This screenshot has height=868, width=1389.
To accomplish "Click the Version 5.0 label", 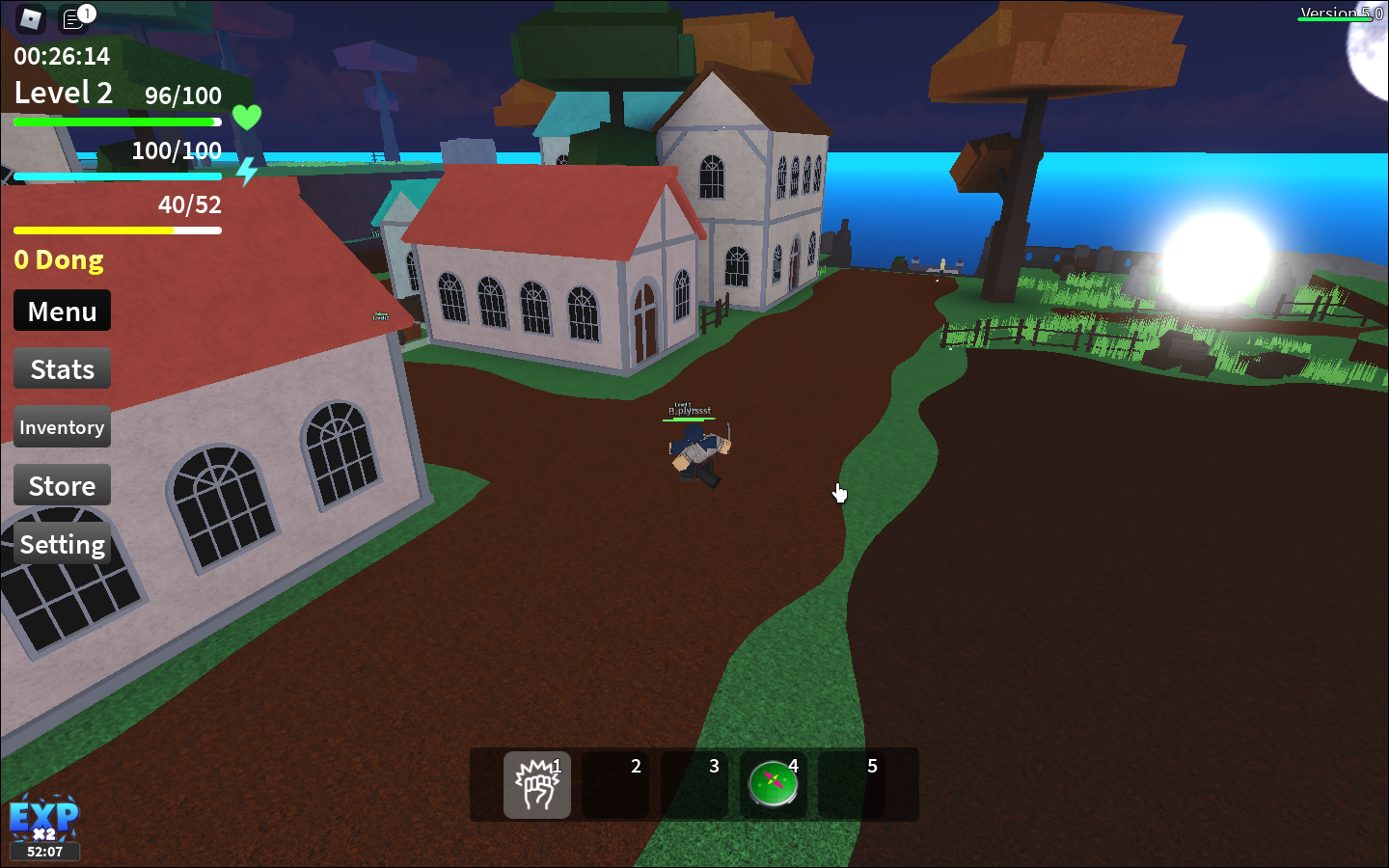I will click(1340, 14).
